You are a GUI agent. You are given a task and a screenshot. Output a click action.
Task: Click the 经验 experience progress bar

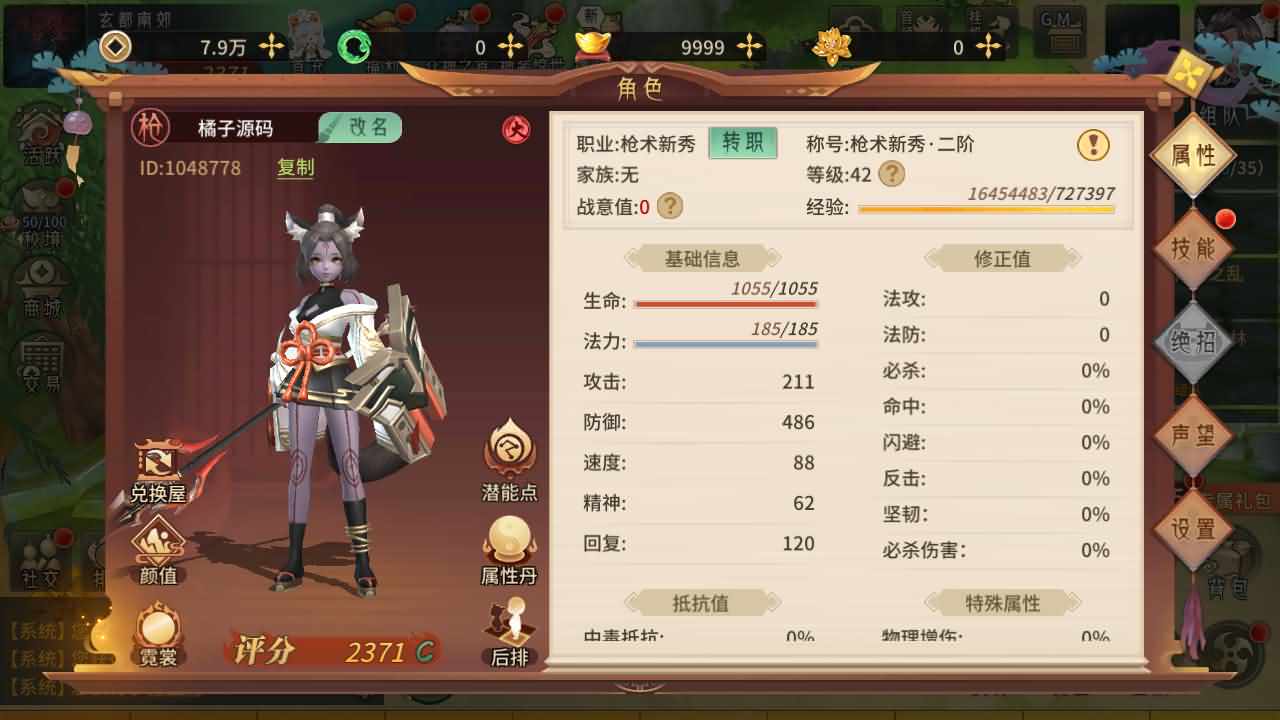(985, 209)
